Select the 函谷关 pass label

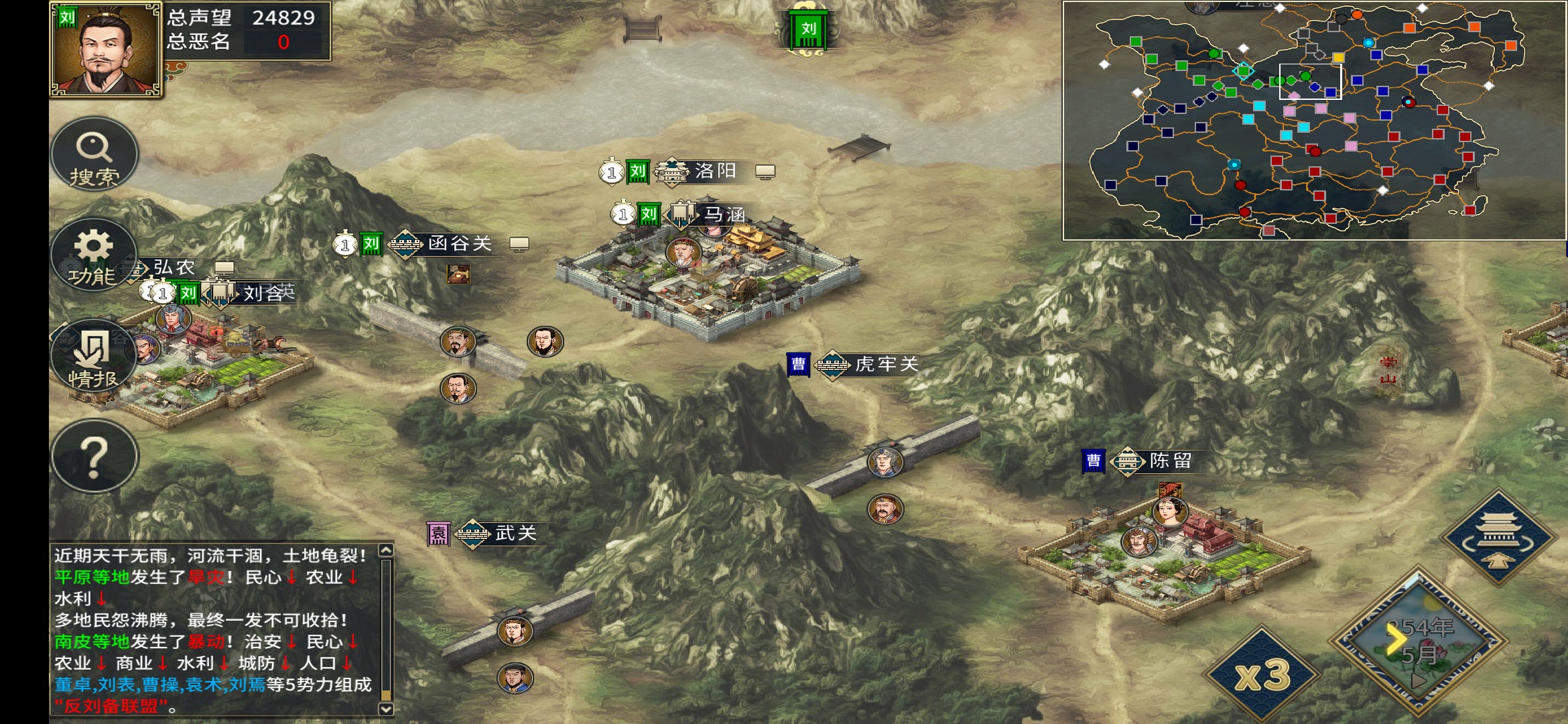[x=459, y=244]
